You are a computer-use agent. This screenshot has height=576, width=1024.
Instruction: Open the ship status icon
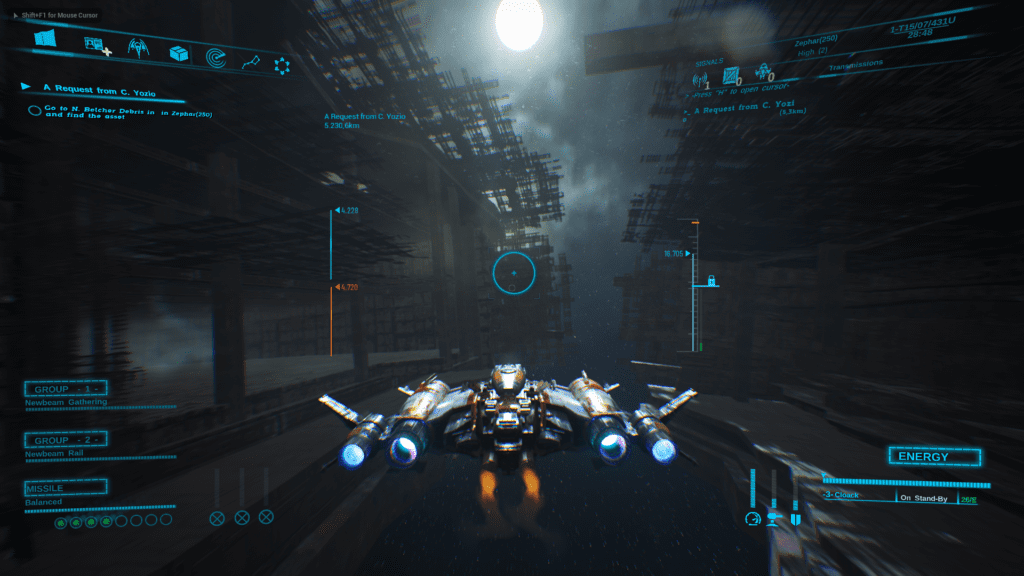click(138, 48)
